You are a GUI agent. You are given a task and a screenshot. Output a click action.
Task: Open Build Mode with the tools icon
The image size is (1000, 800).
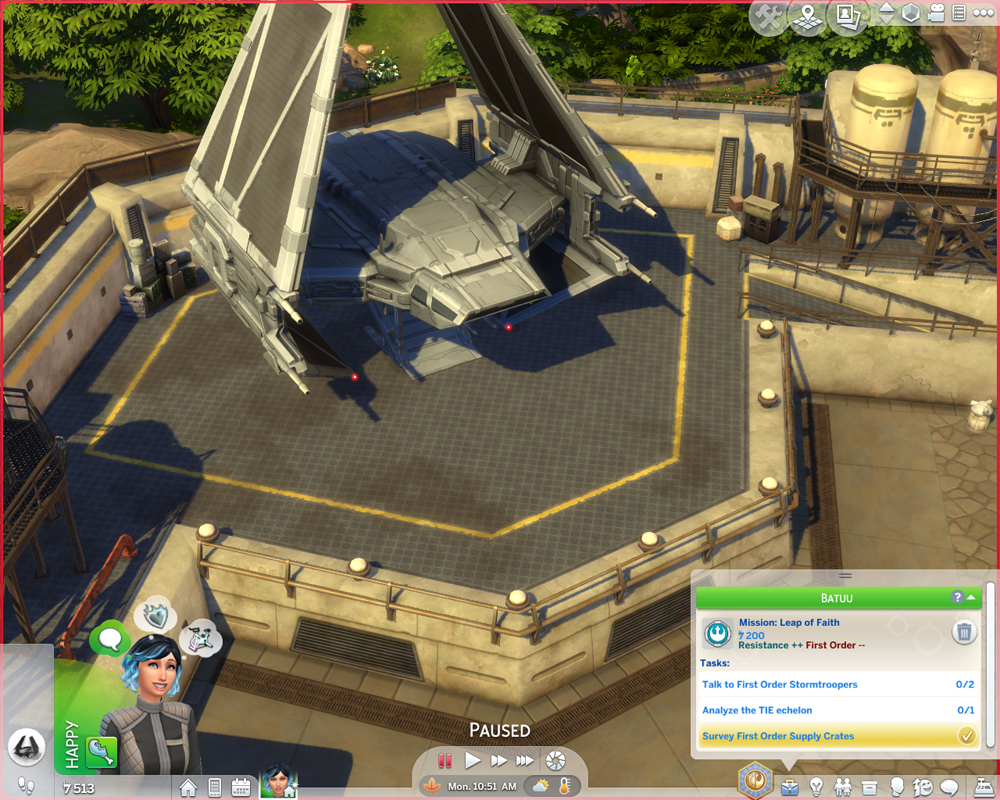tap(769, 18)
